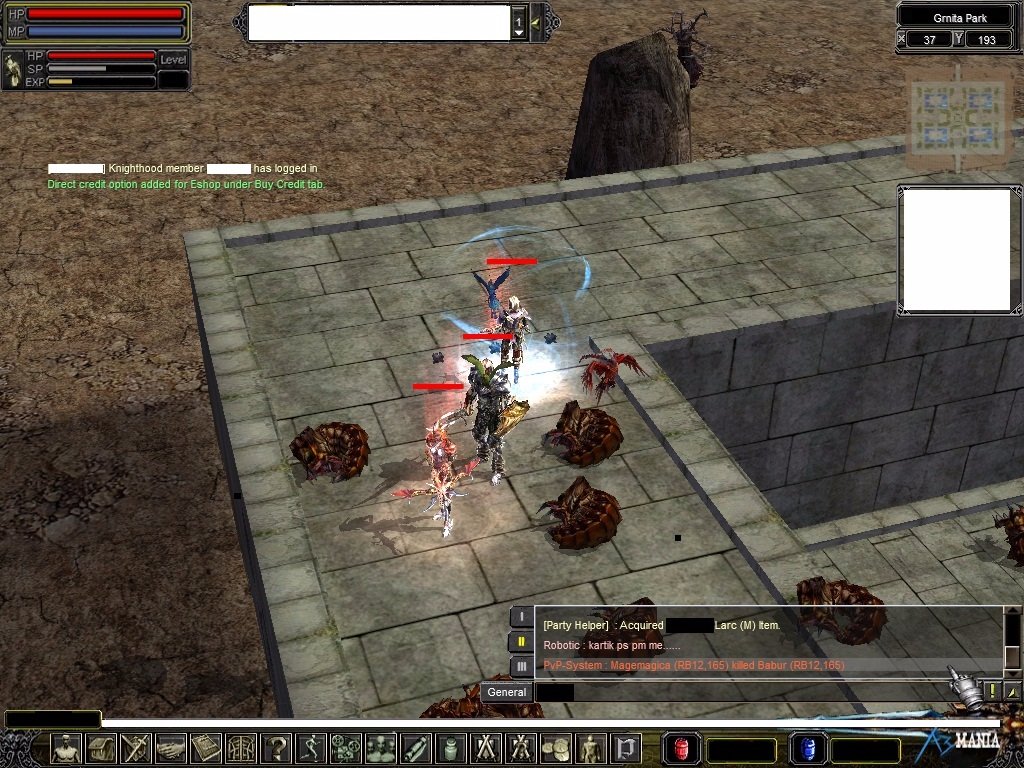Click the chat text input field
This screenshot has width=1024, height=768.
pyautogui.click(x=740, y=692)
